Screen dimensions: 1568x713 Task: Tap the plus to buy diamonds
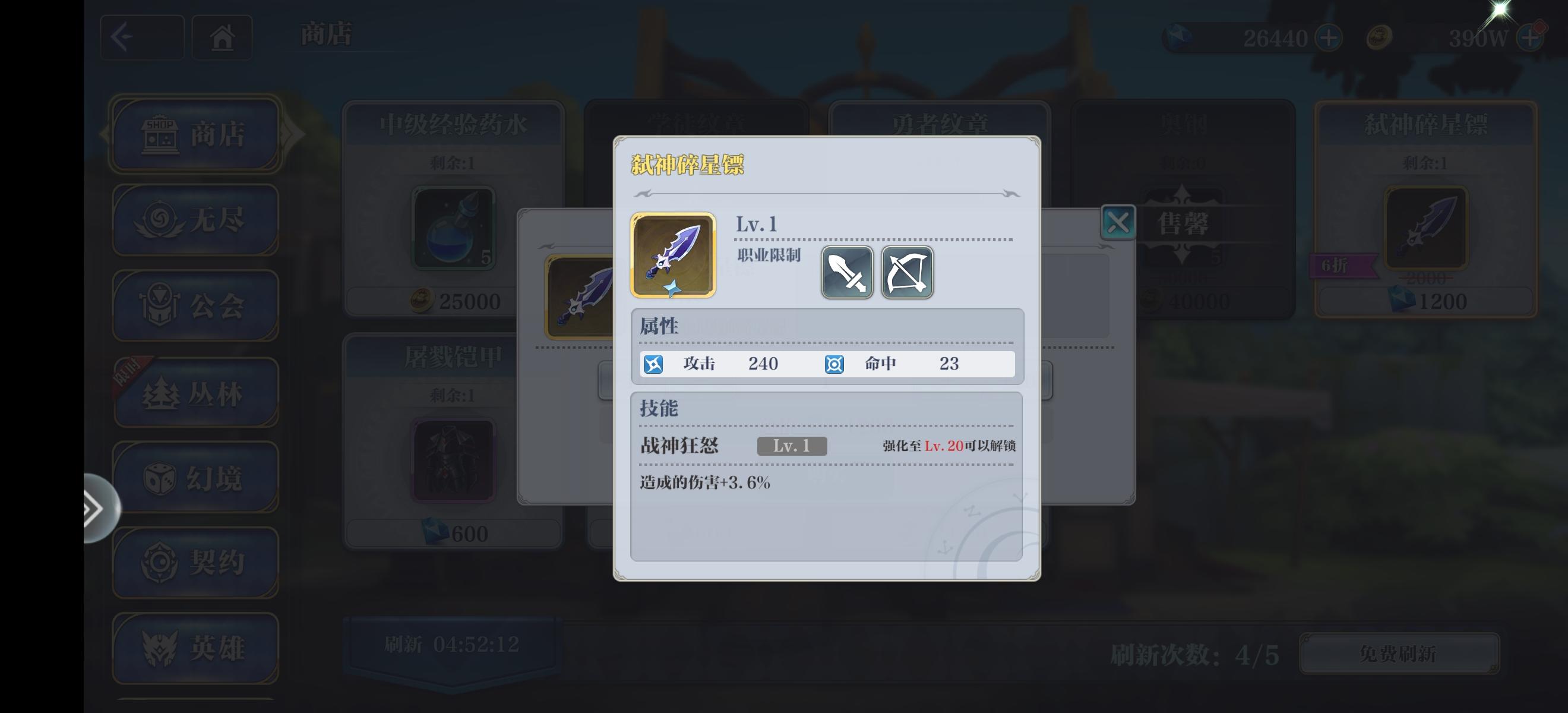click(1329, 38)
